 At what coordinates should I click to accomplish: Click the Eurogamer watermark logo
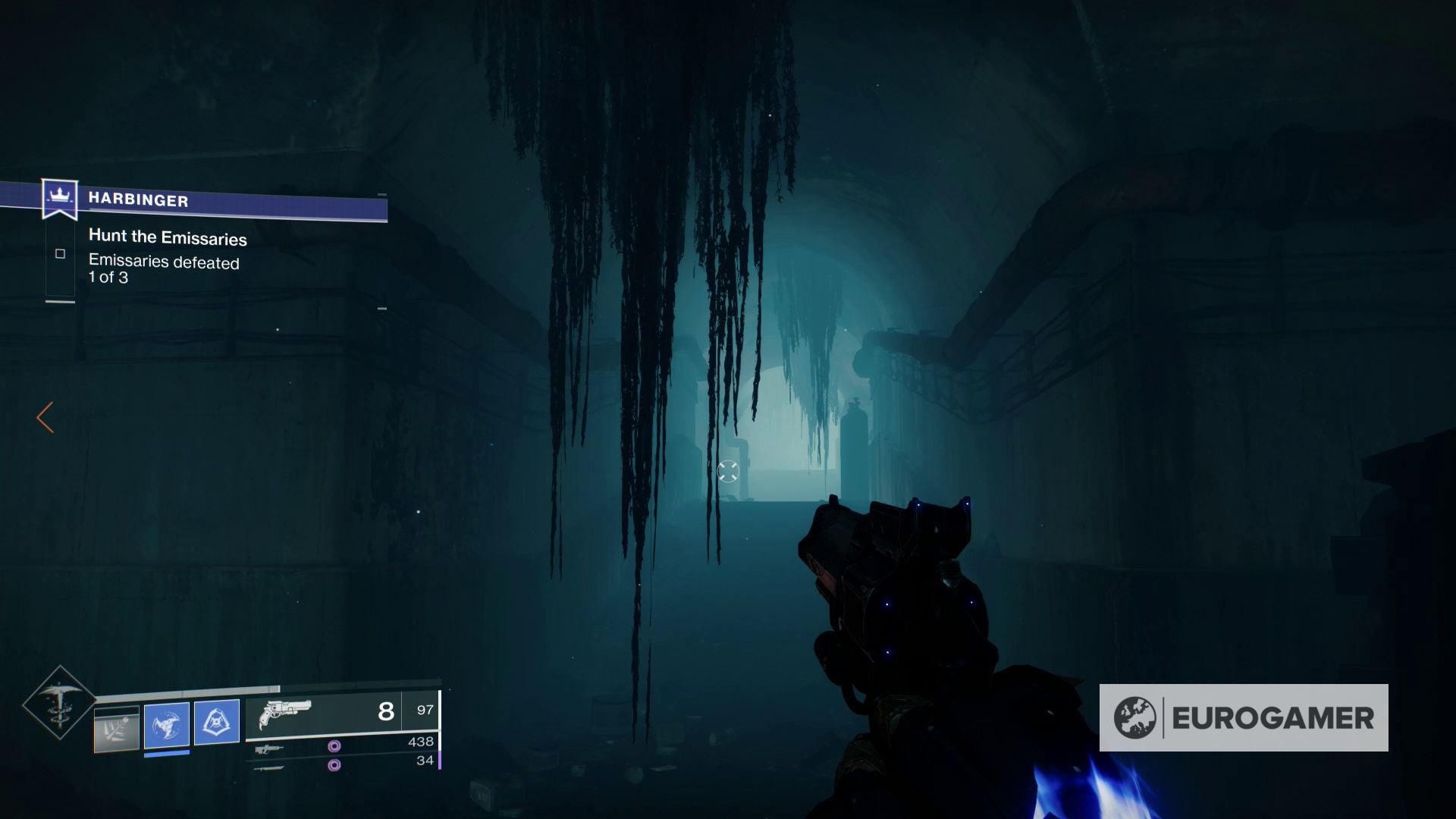pos(1244,717)
